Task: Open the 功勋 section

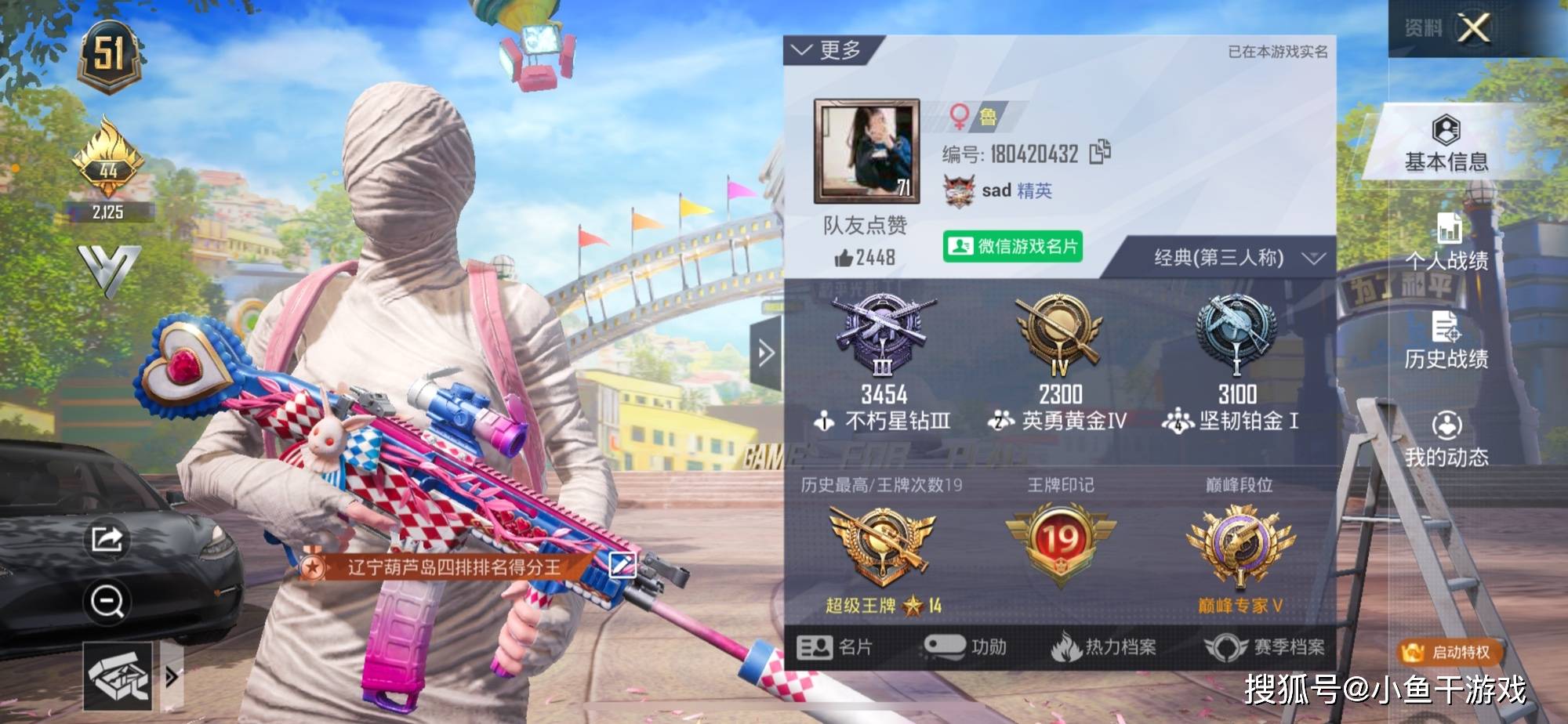Action: pos(964,647)
